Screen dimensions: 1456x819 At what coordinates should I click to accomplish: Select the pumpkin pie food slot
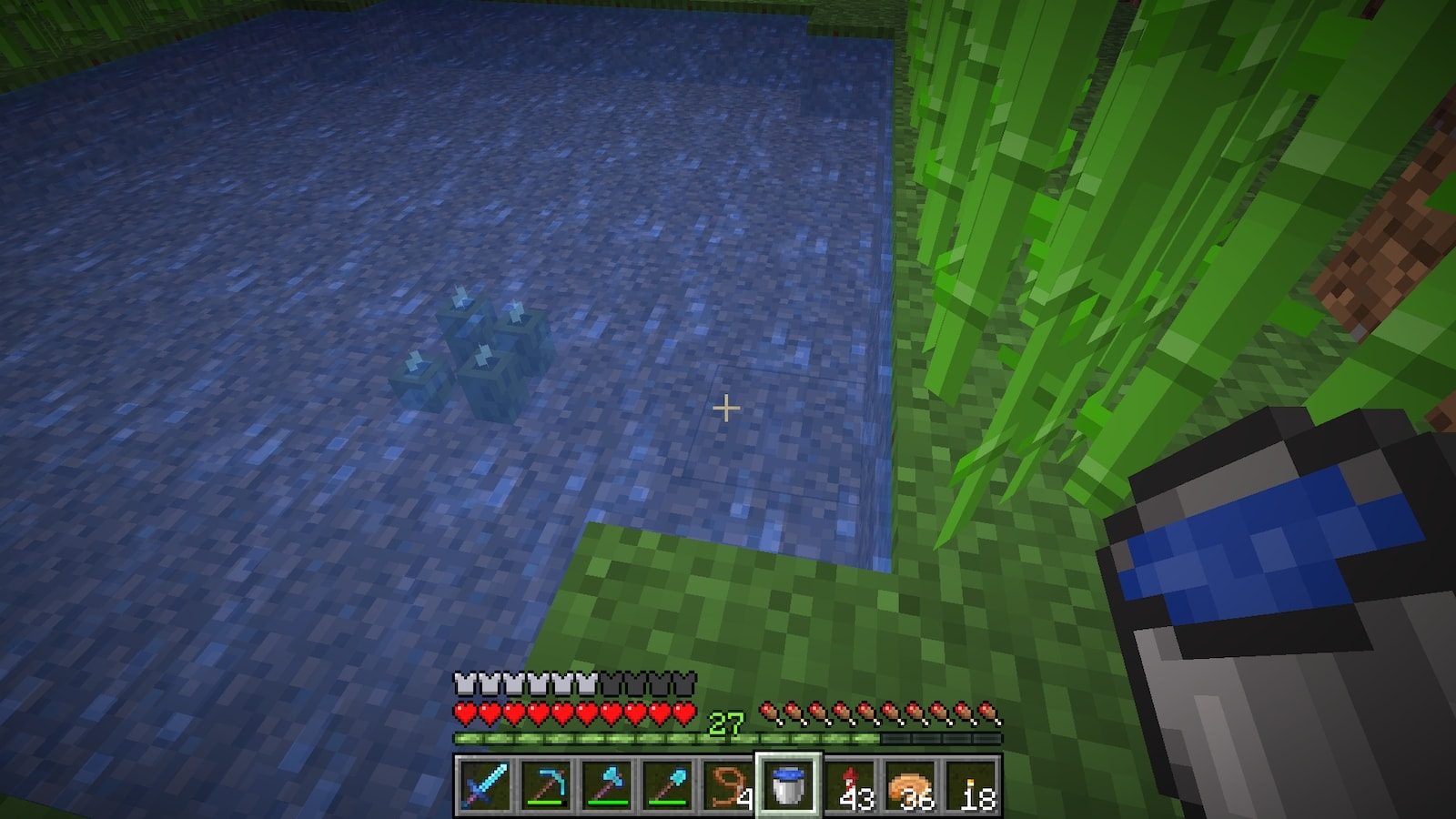[x=910, y=785]
